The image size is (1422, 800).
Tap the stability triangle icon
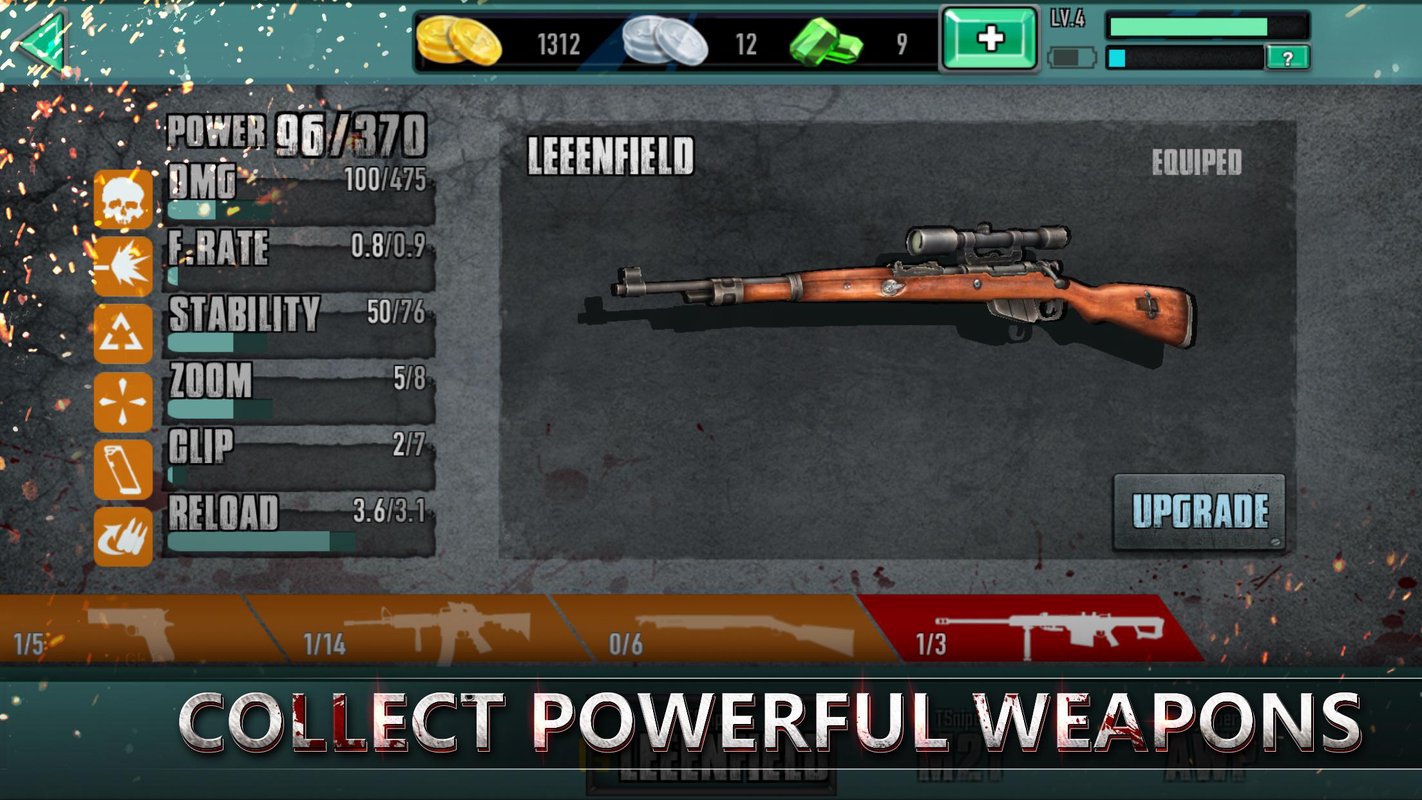(x=123, y=334)
